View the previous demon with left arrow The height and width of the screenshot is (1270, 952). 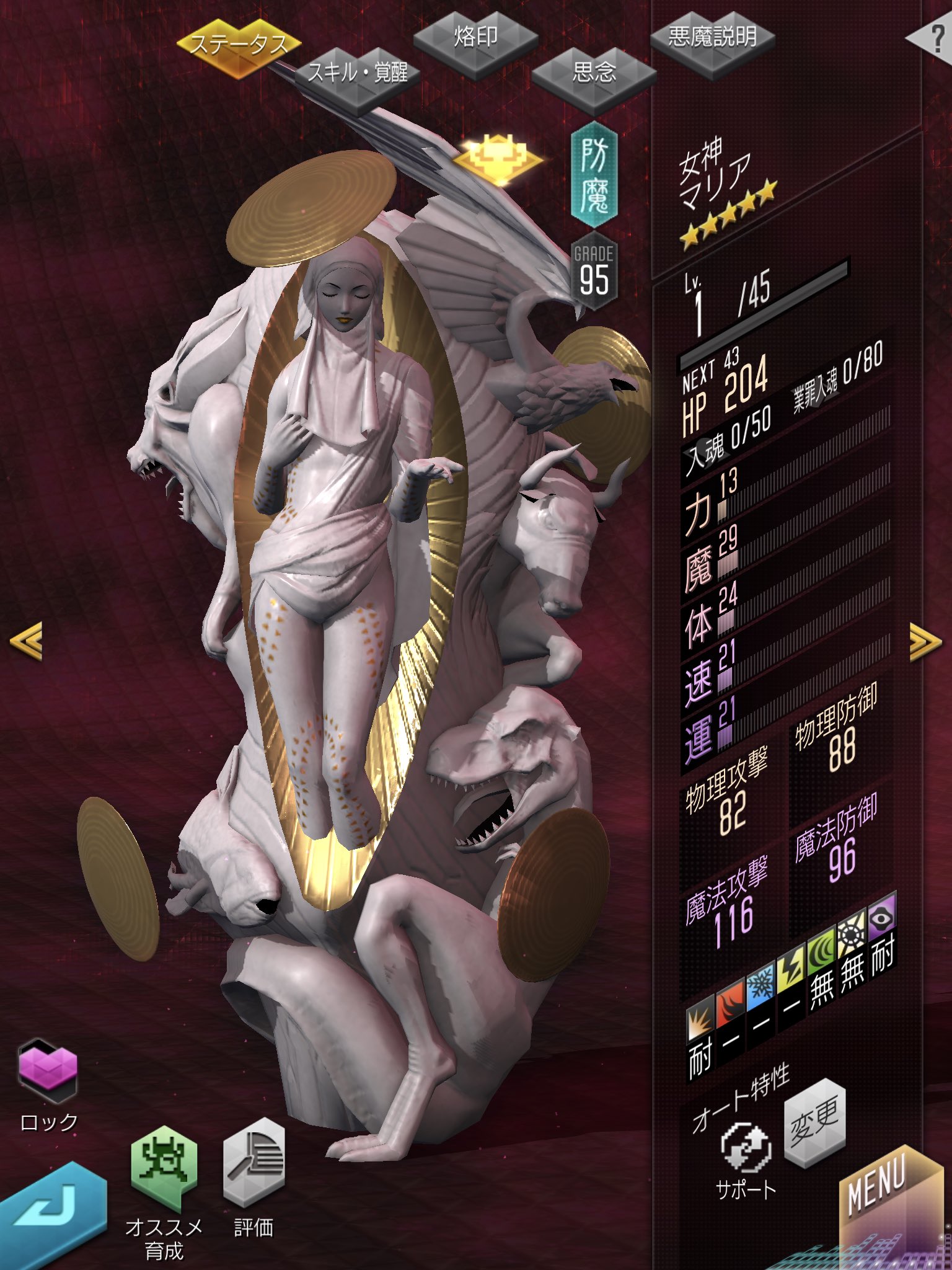26,640
